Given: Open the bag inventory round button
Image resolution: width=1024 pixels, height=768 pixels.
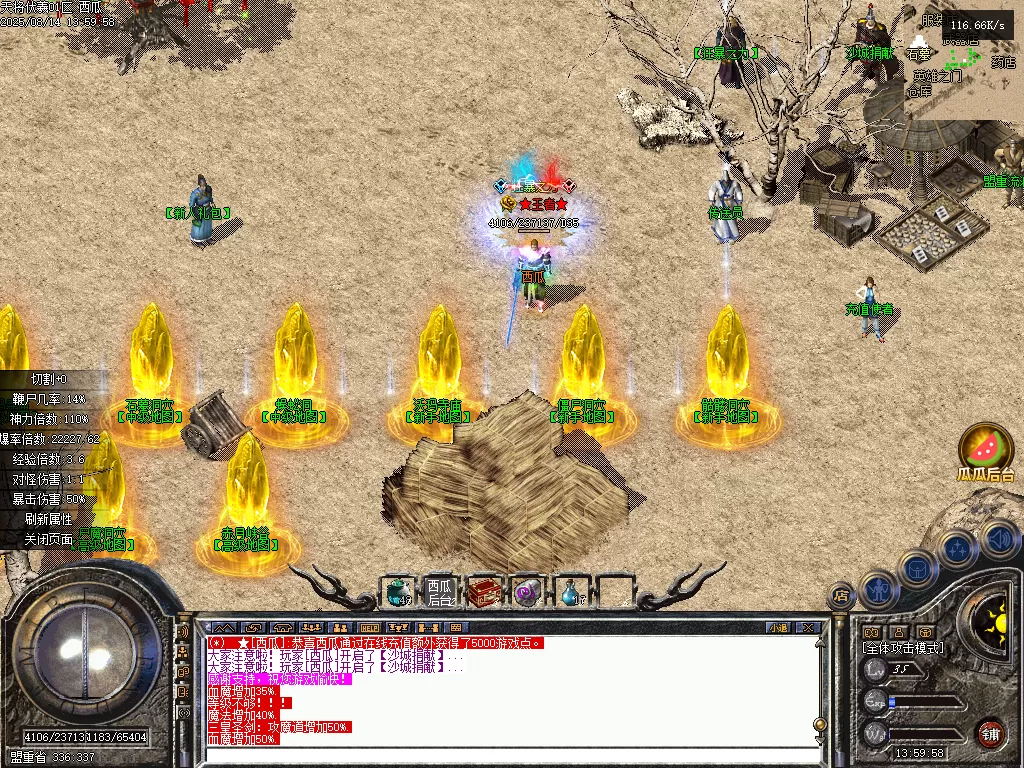Looking at the screenshot, I should point(917,568).
